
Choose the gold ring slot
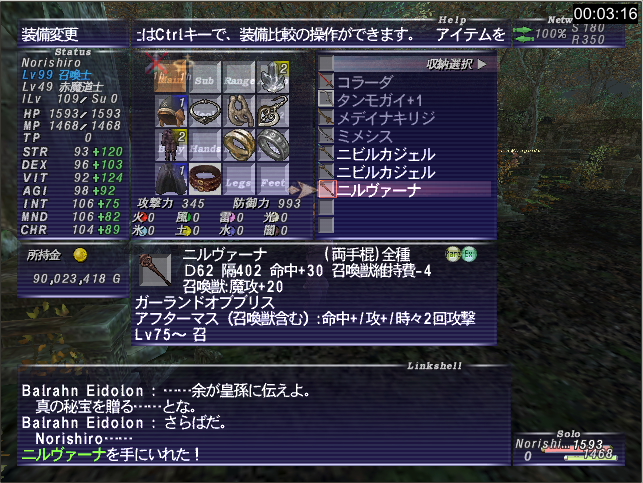pyautogui.click(x=239, y=145)
